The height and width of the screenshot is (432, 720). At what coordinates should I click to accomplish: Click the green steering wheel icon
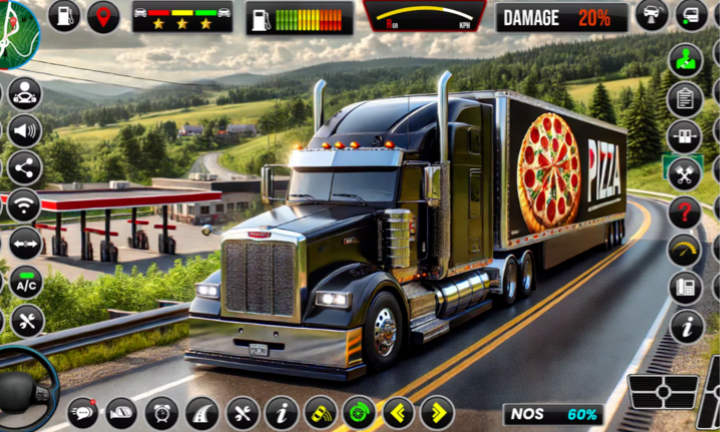(x=359, y=412)
